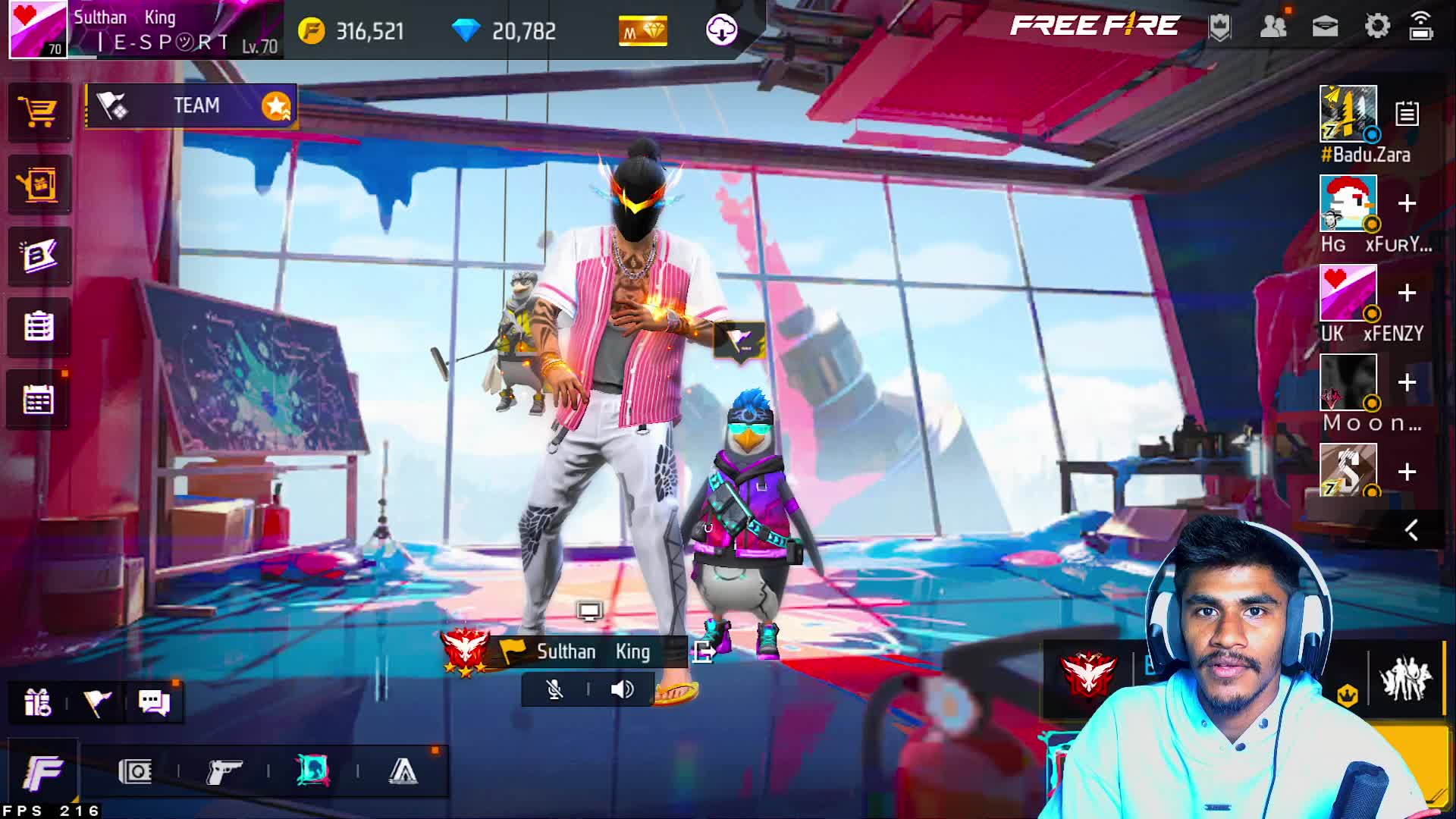
Task: Toggle the speaker sound button
Action: [x=622, y=689]
